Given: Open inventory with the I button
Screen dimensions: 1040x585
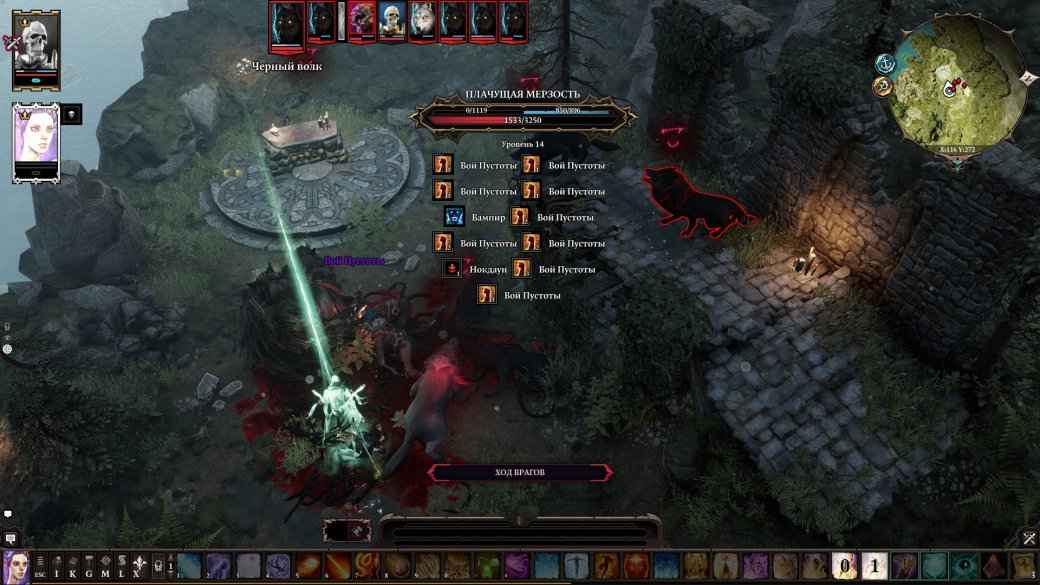Looking at the screenshot, I should 57,567.
